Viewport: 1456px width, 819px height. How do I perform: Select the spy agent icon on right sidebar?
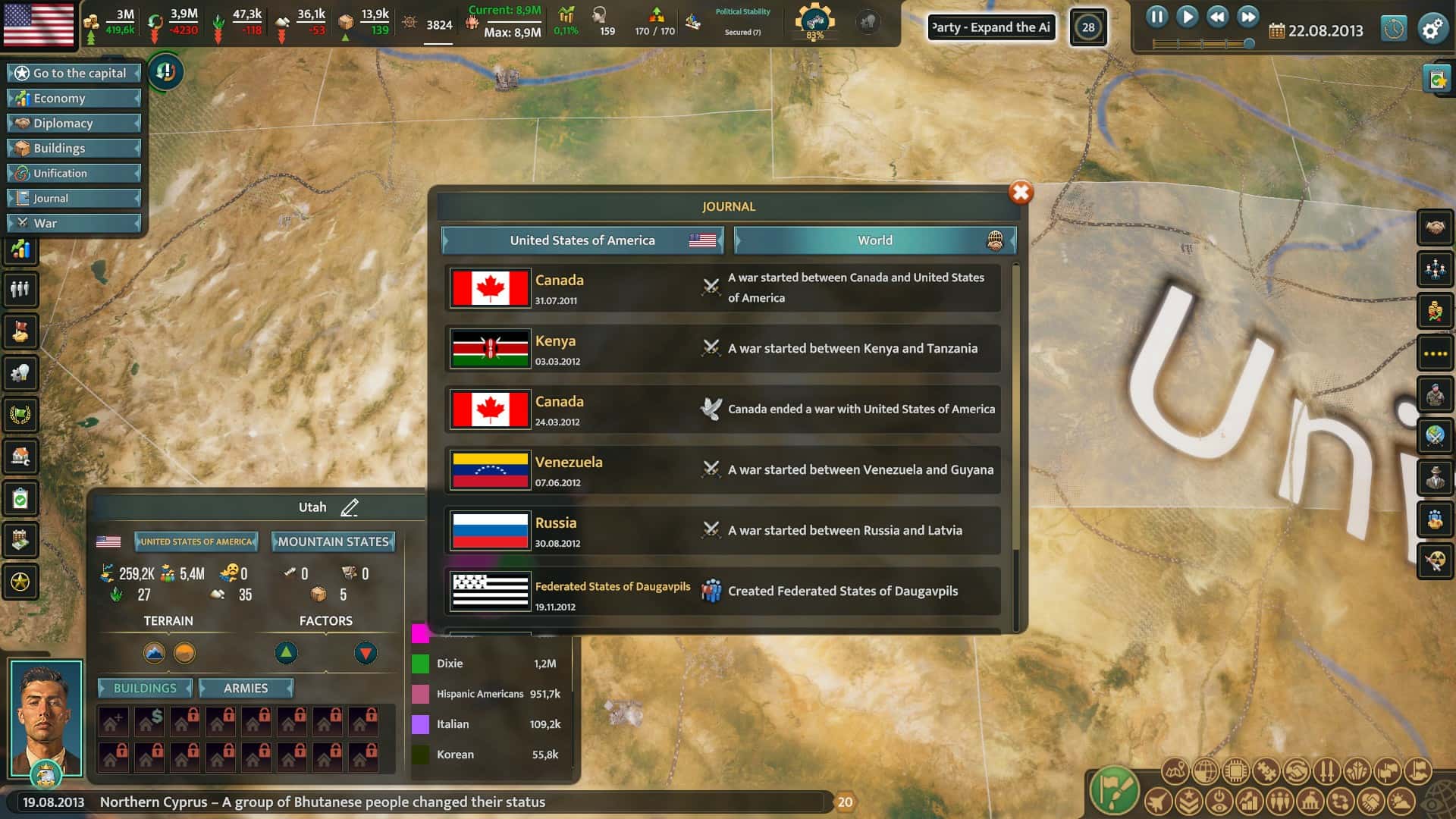coord(1433,476)
